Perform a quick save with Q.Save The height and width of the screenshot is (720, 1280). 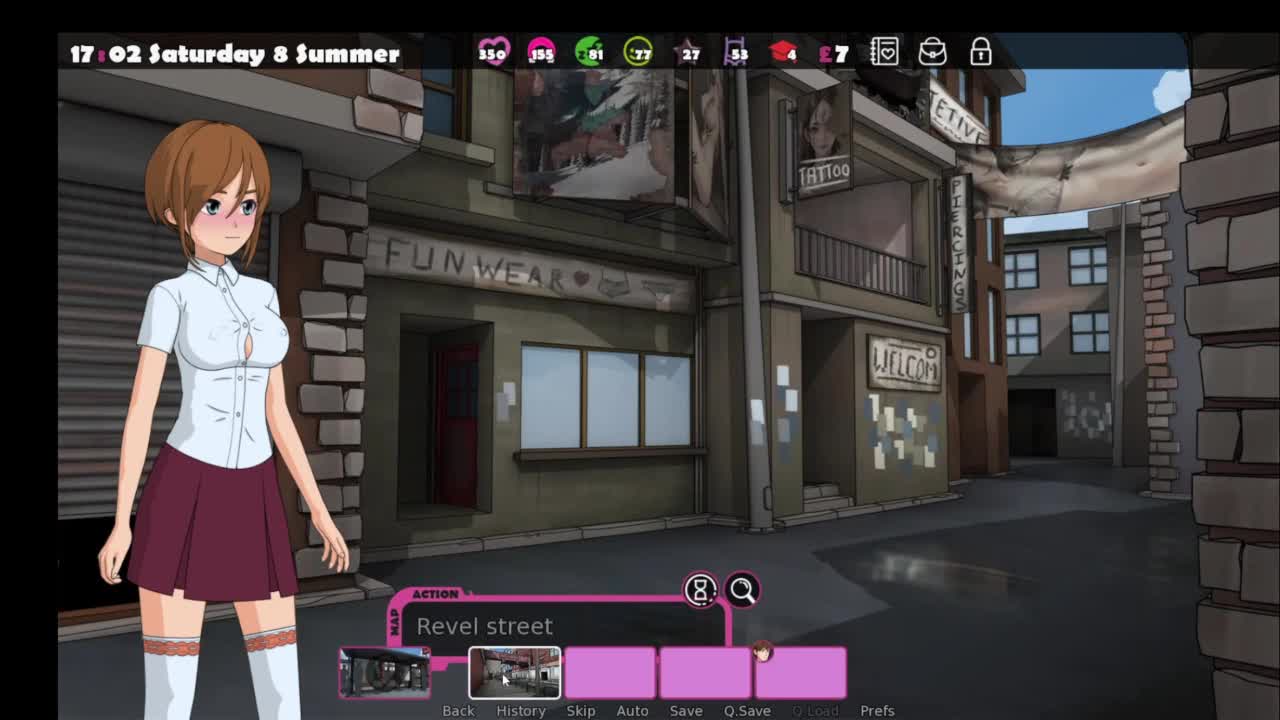747,711
